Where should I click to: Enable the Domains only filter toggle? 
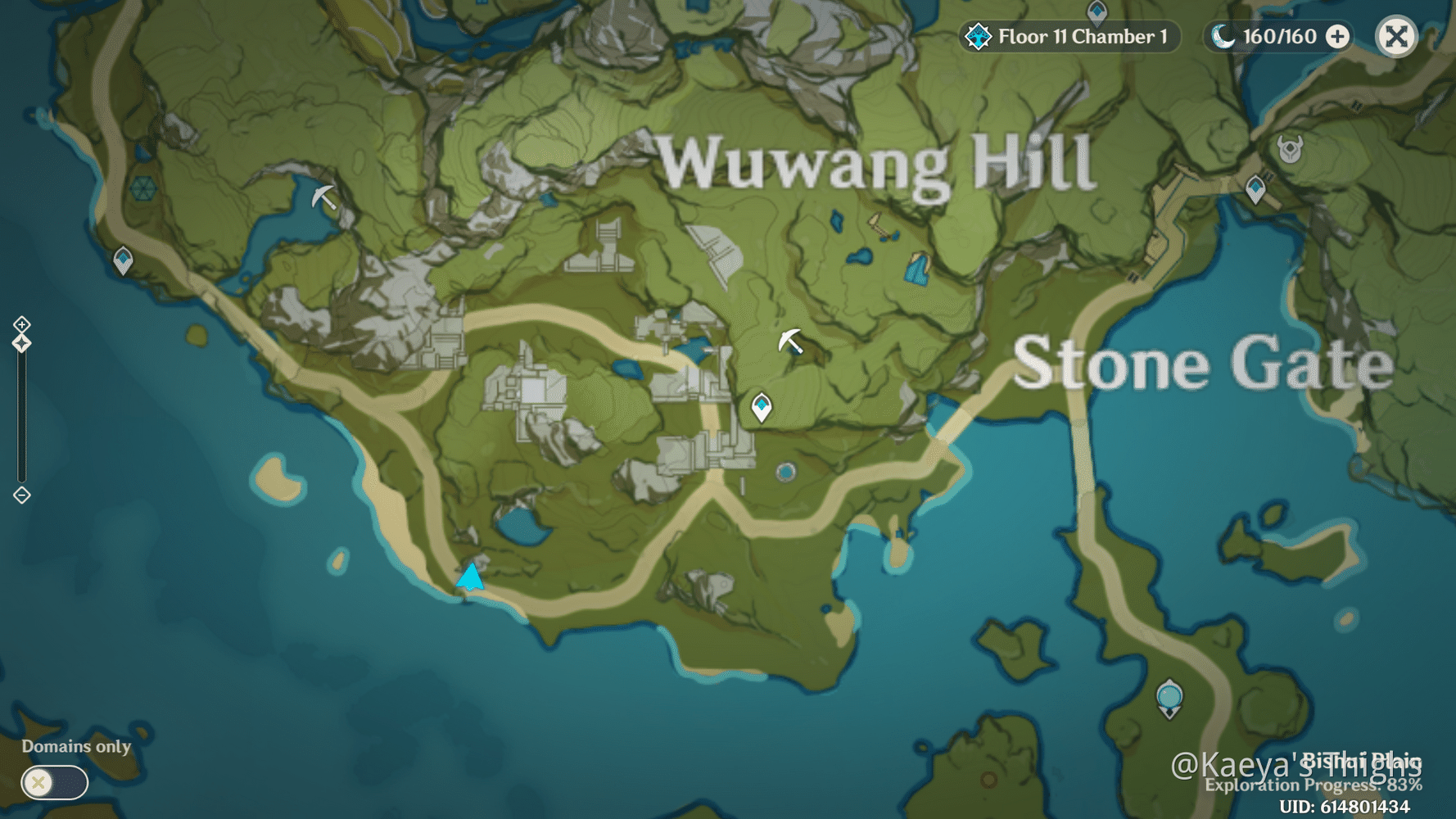53,783
